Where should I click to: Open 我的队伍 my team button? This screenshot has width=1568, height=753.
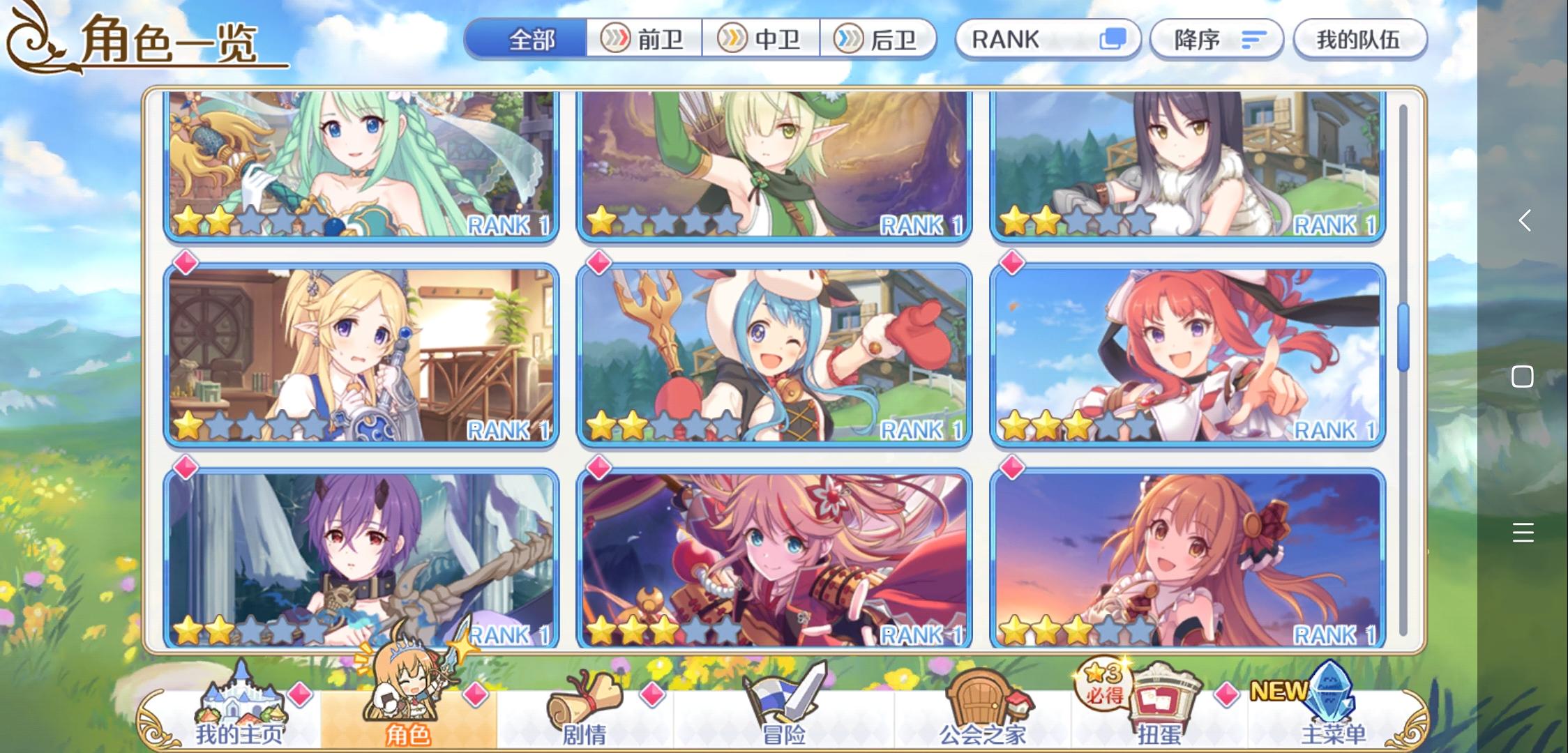[x=1359, y=40]
